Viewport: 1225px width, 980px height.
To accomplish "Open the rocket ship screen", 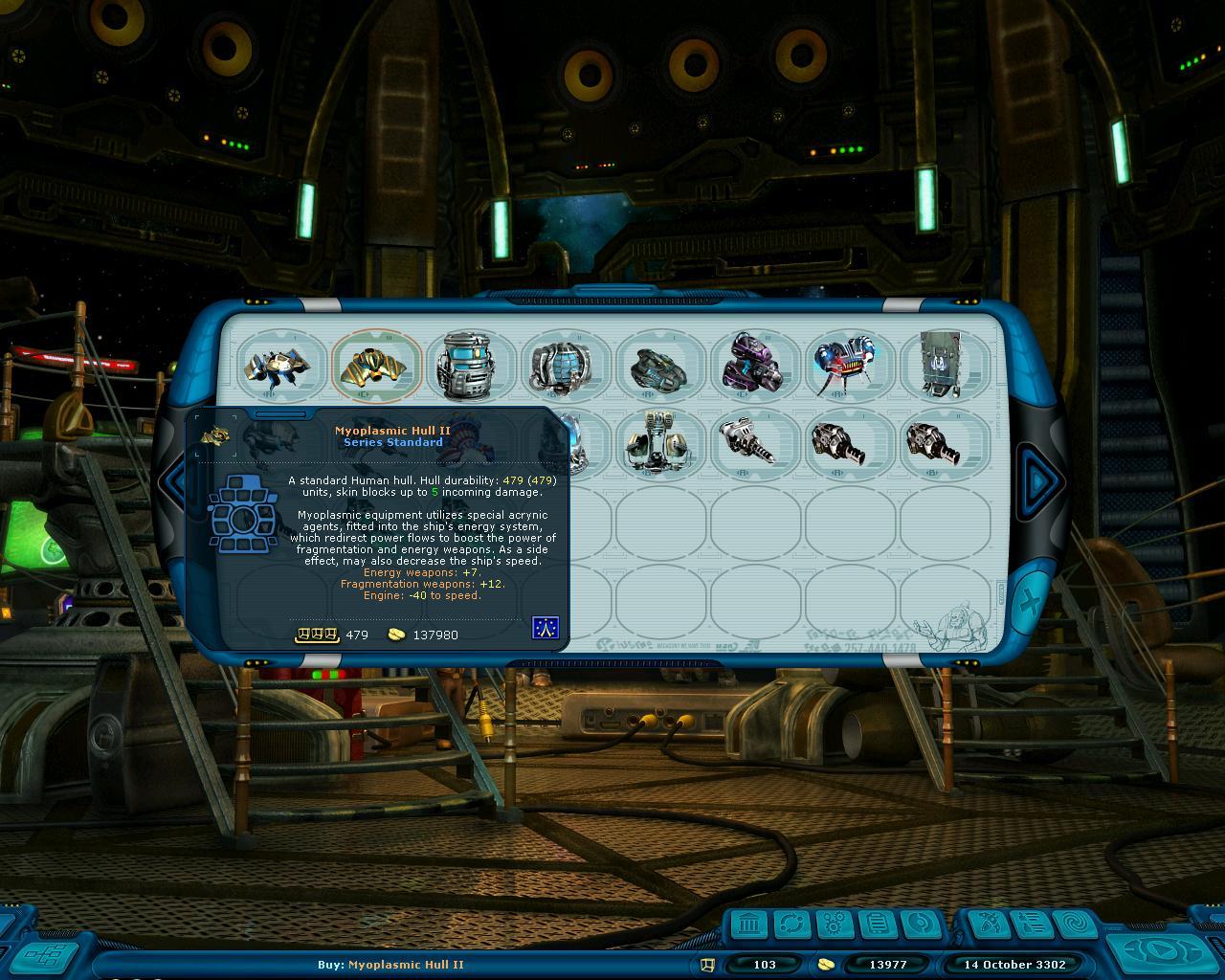I will 986,925.
